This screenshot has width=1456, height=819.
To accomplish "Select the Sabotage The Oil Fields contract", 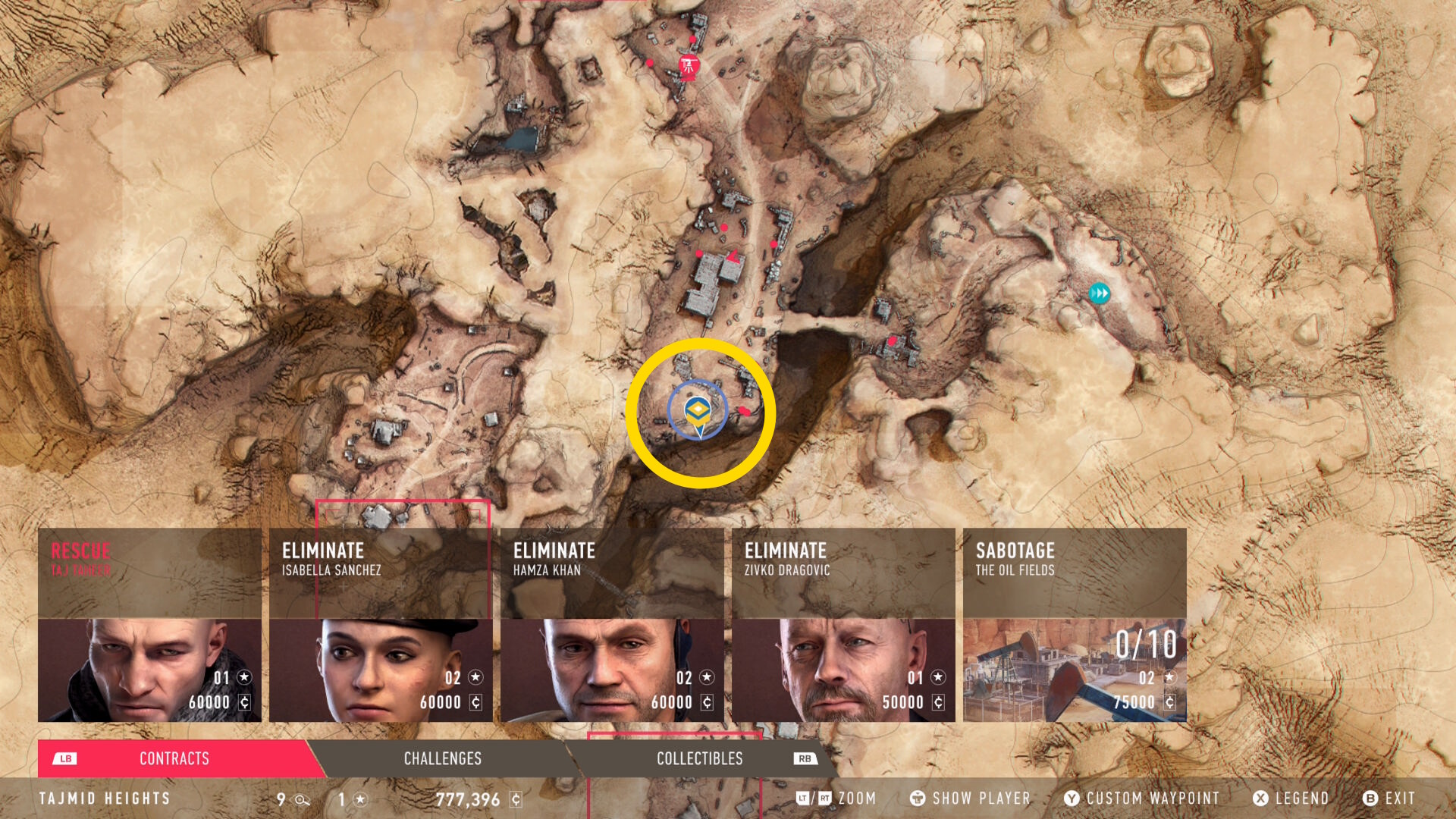I will point(1075,625).
